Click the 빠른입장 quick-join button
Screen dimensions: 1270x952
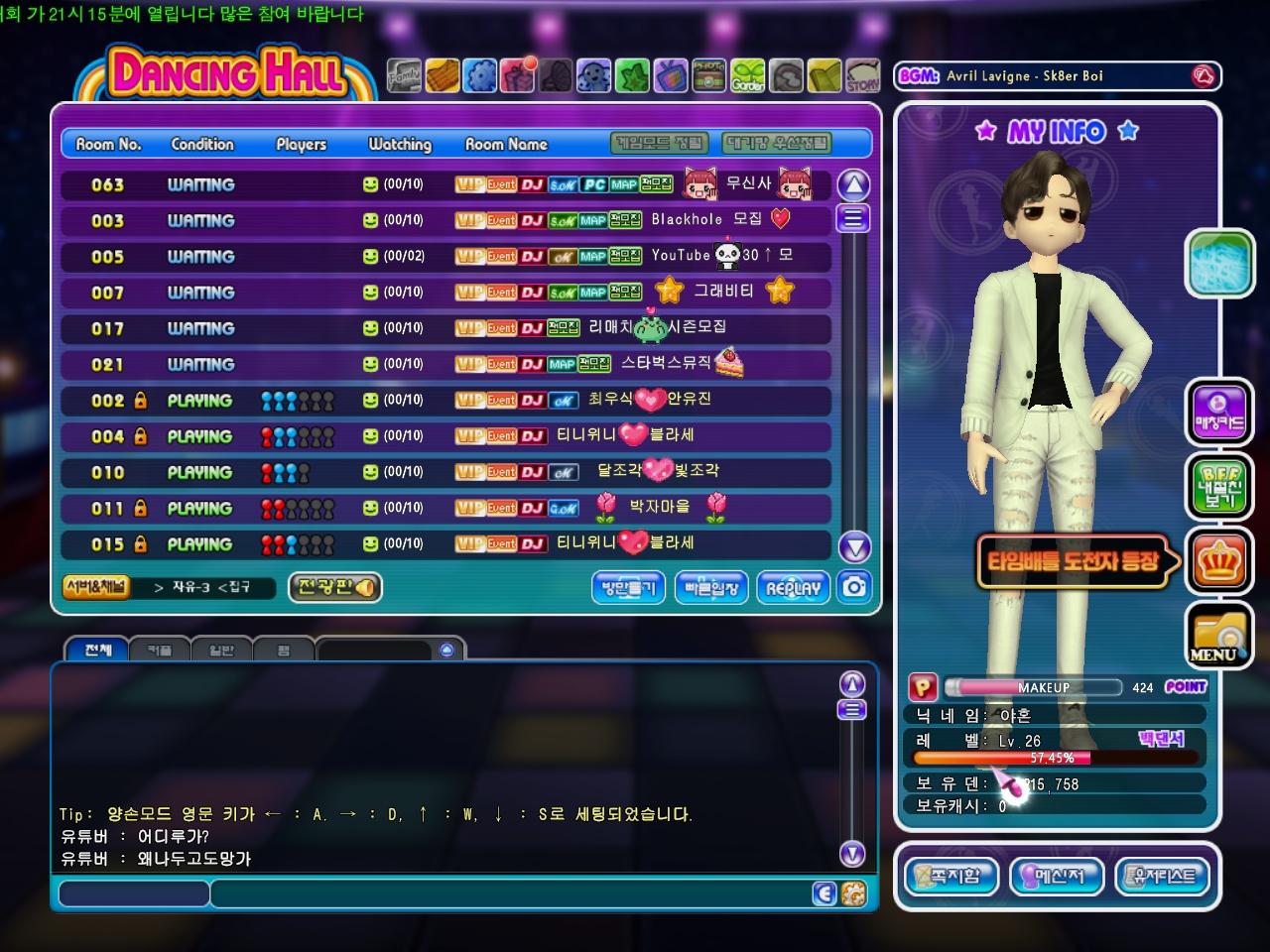[711, 588]
